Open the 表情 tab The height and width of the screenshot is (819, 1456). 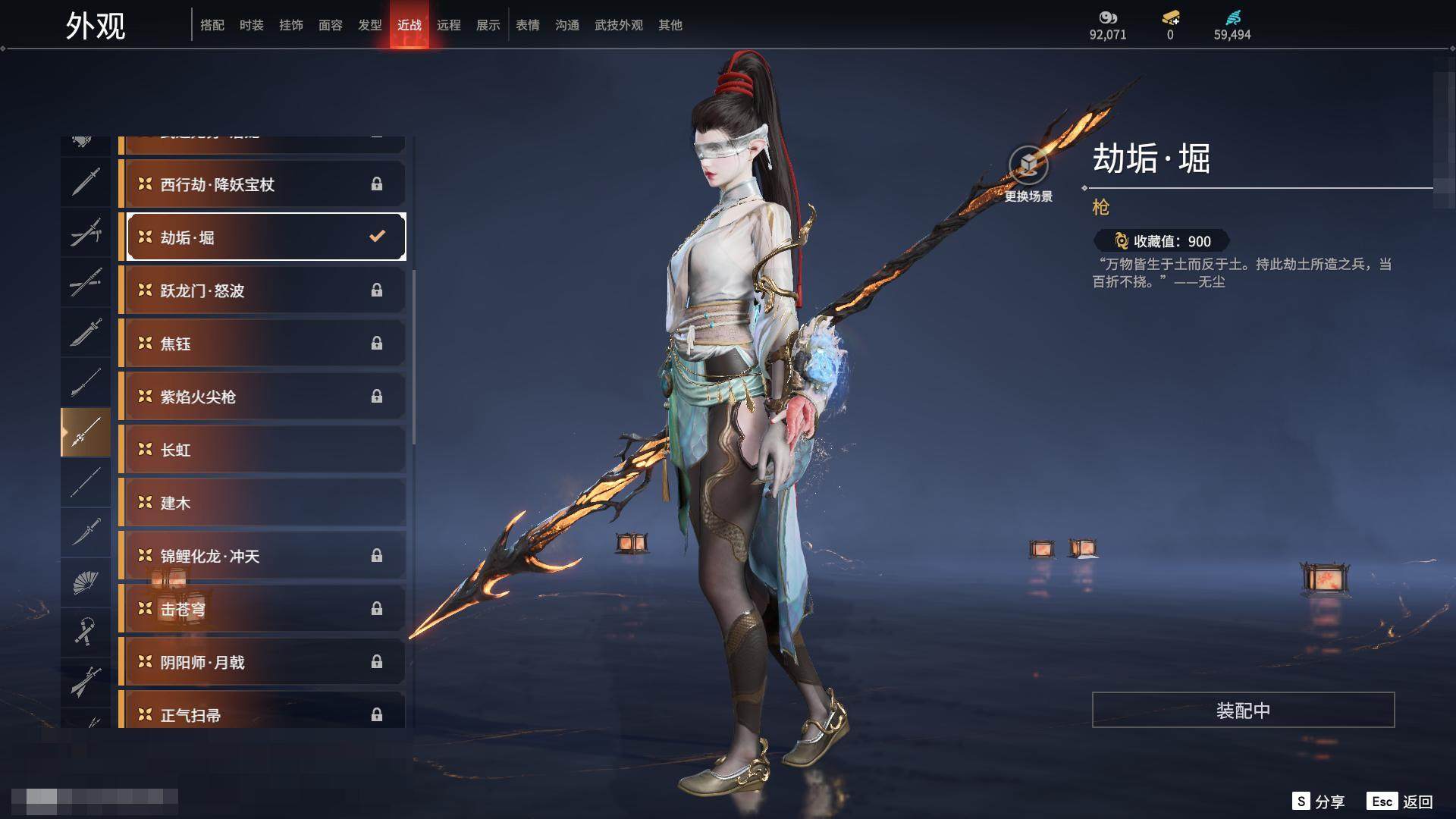point(527,25)
